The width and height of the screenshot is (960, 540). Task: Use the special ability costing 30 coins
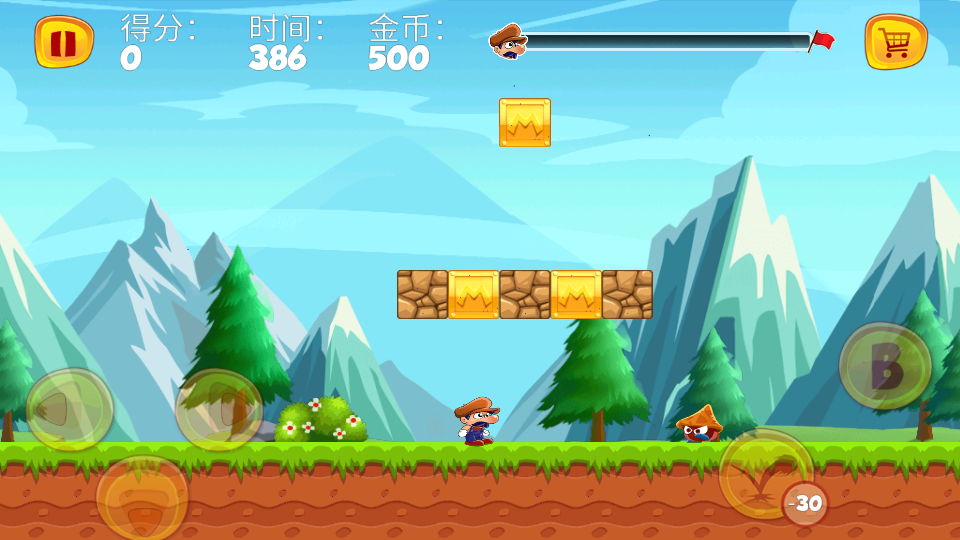767,474
